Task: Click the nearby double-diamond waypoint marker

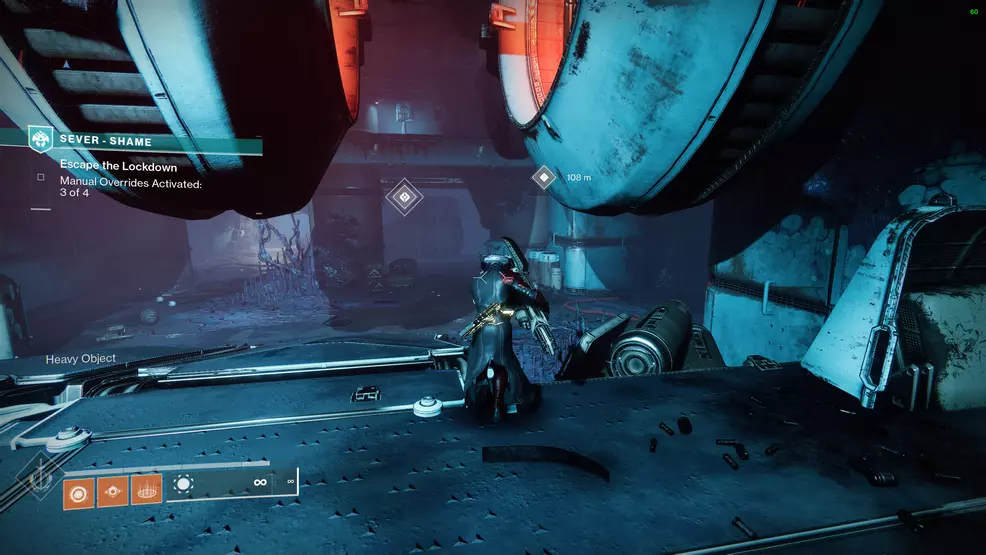Action: point(404,196)
